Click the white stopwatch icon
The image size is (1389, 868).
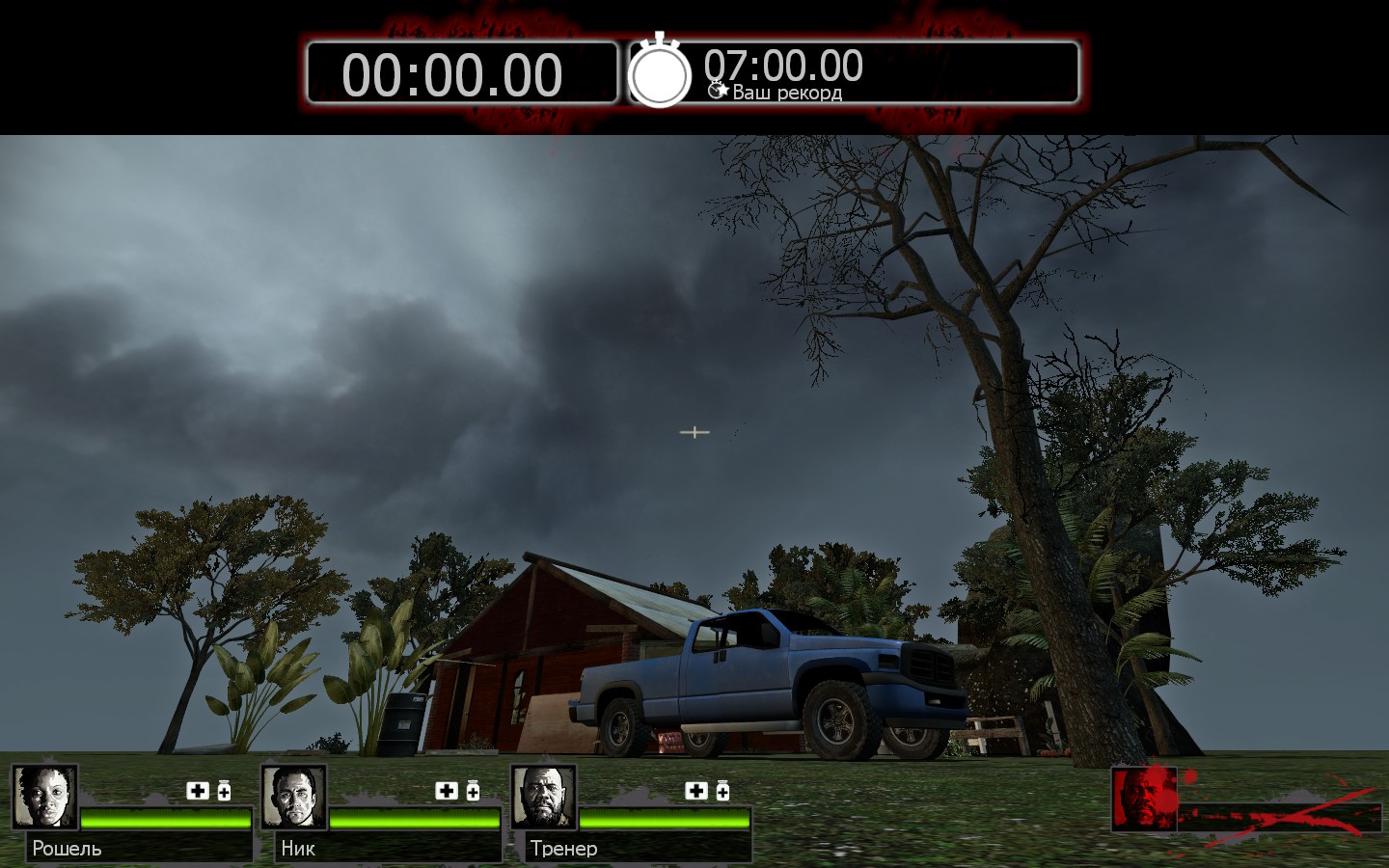660,73
